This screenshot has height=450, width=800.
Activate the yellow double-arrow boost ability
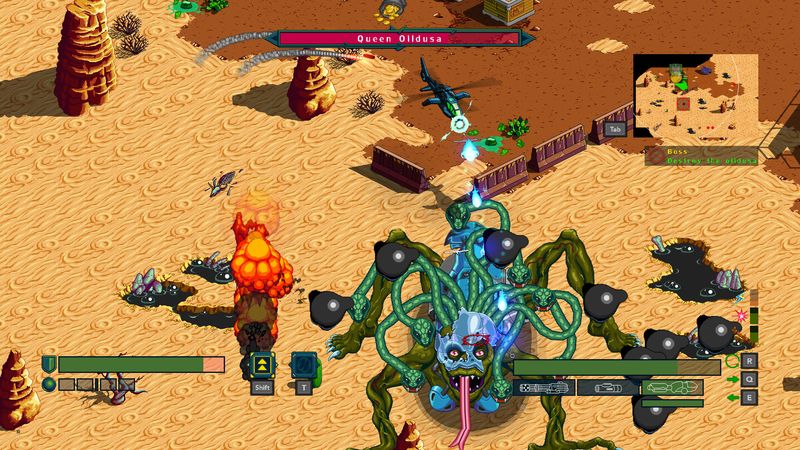pos(262,365)
